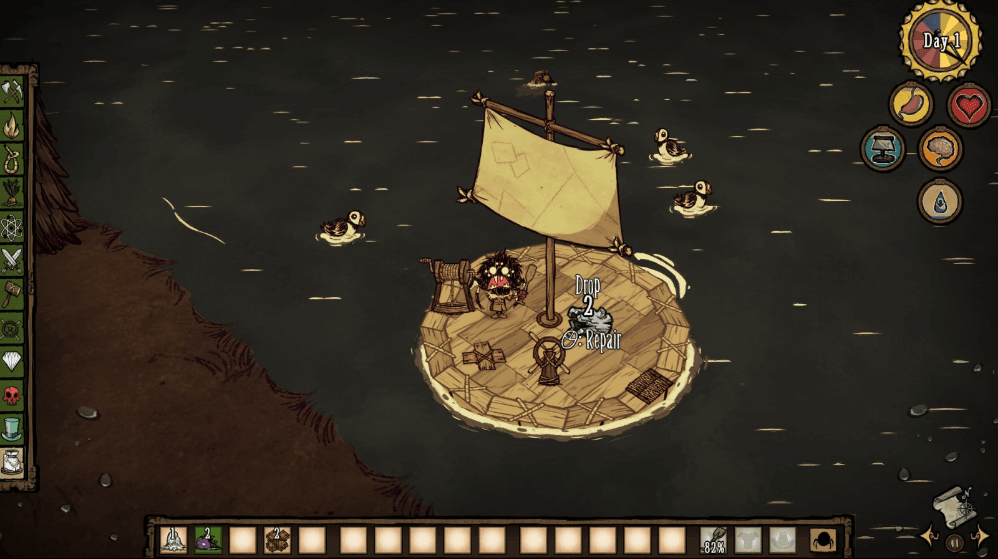
Task: Switch to the Survival rope-trap tab
Action: click(12, 159)
